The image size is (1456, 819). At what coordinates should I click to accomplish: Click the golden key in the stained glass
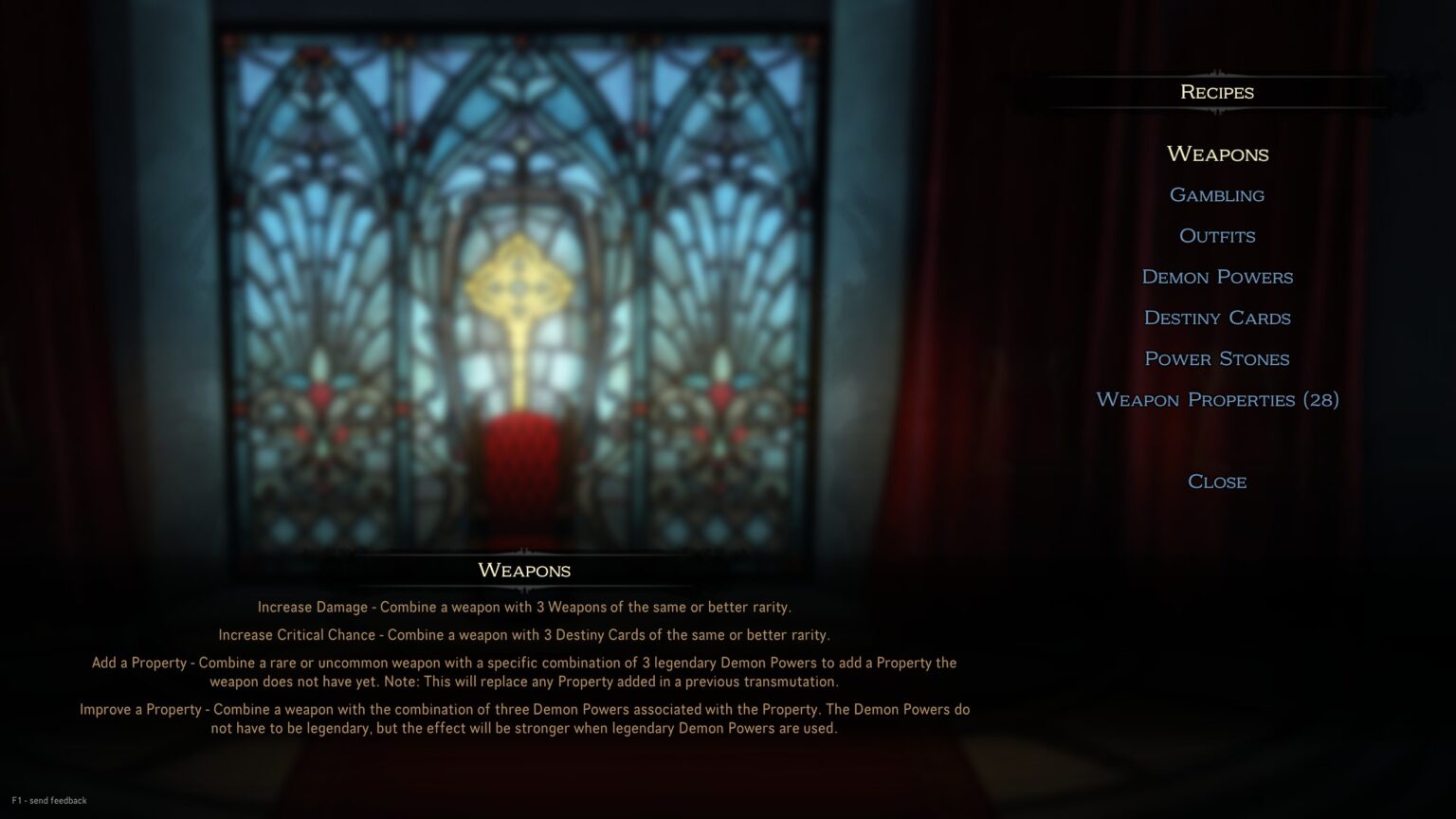(x=518, y=284)
